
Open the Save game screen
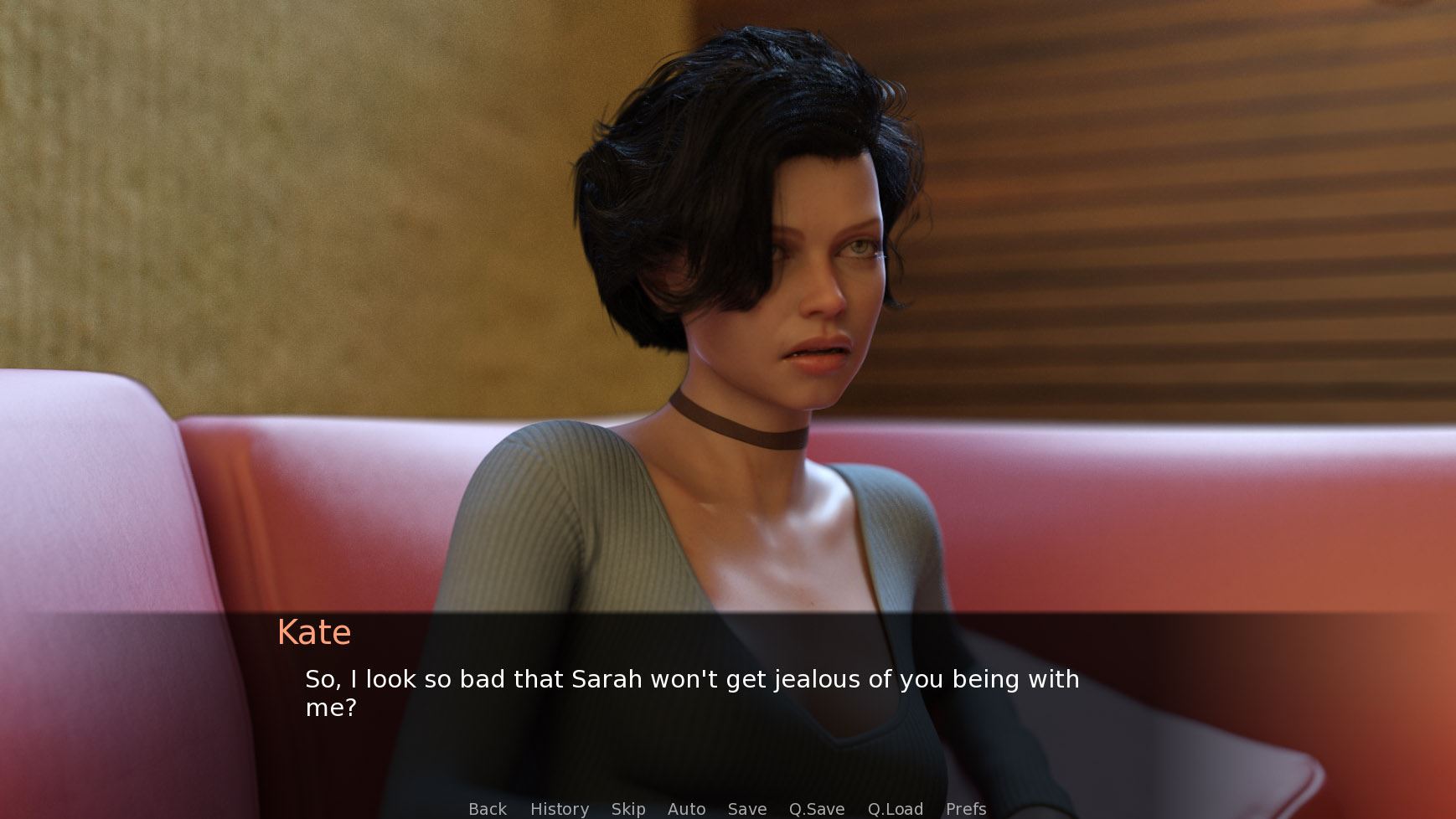point(747,809)
